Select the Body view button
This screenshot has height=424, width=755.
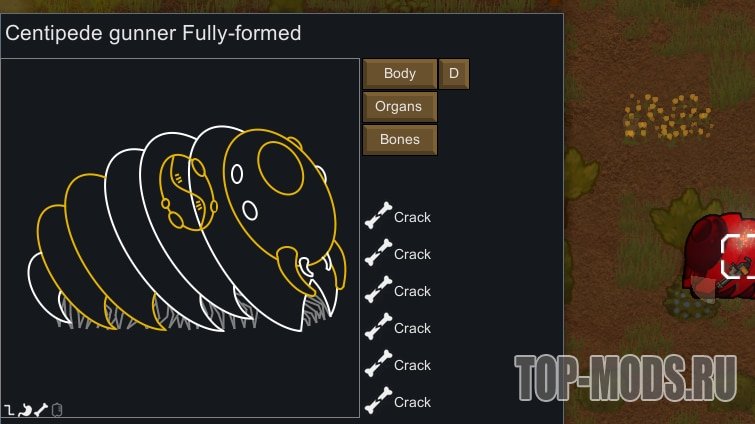point(399,73)
